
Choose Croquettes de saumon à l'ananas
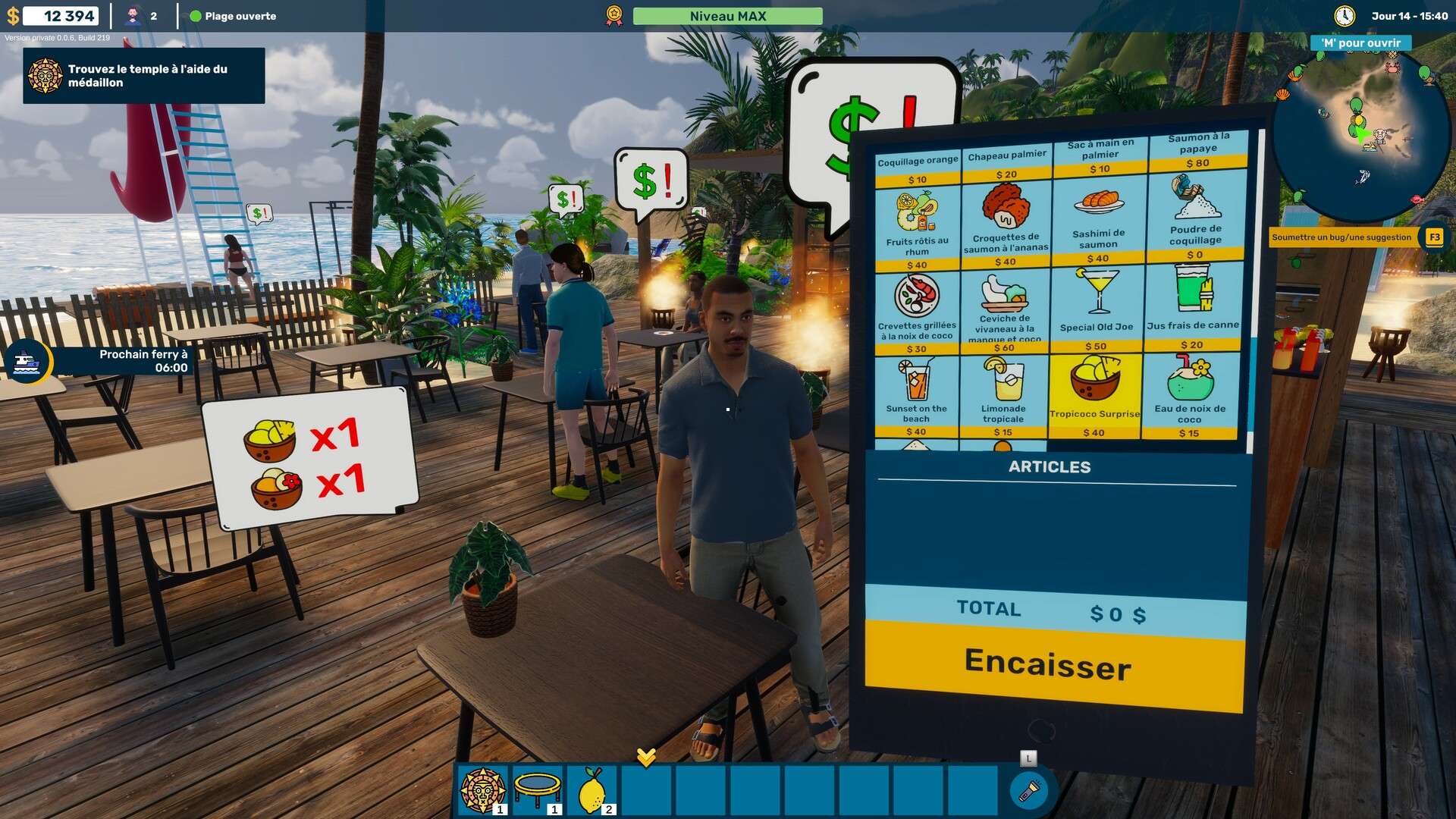click(1006, 225)
